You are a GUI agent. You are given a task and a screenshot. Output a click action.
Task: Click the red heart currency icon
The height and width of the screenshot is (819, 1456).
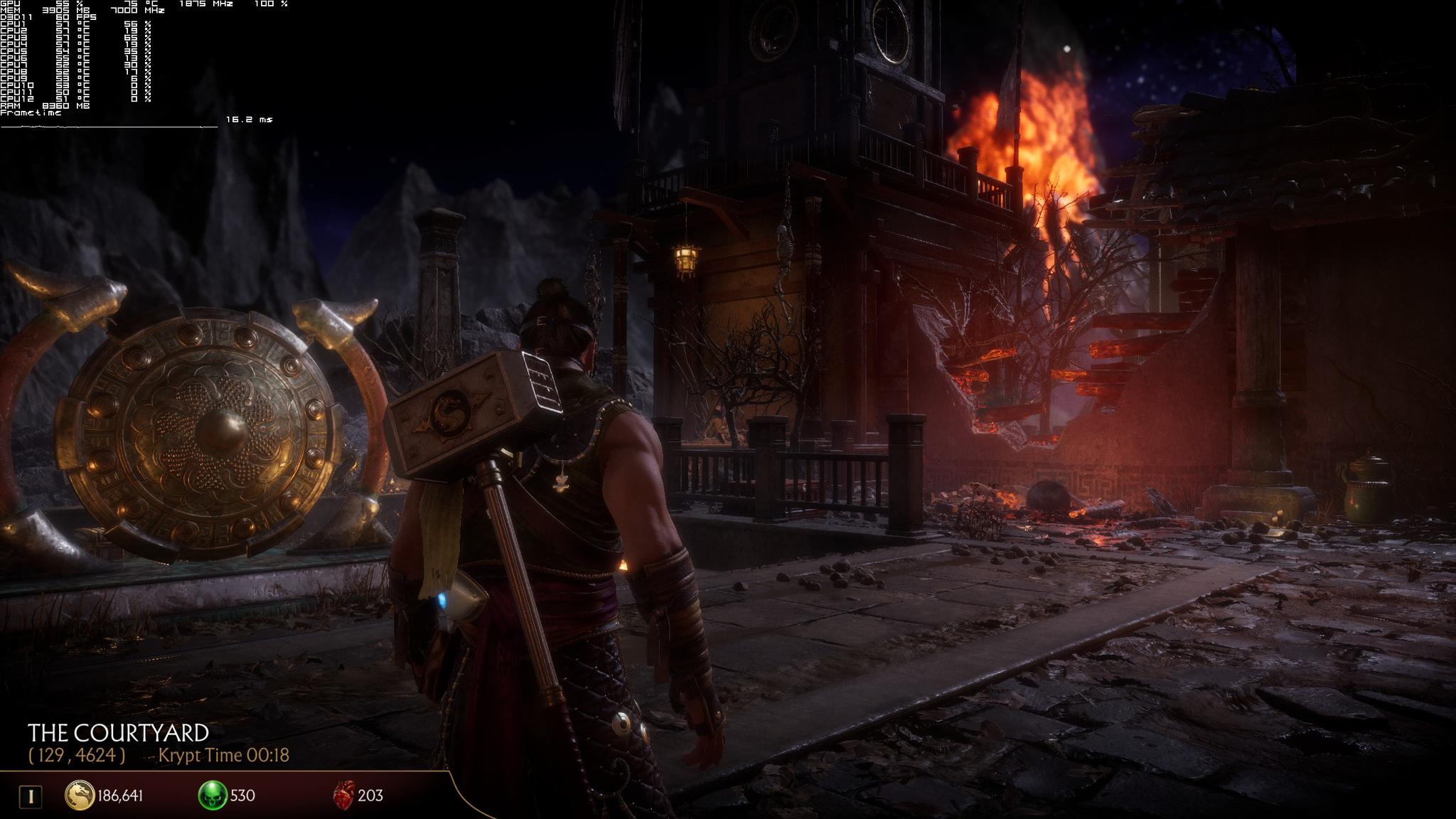point(343,795)
